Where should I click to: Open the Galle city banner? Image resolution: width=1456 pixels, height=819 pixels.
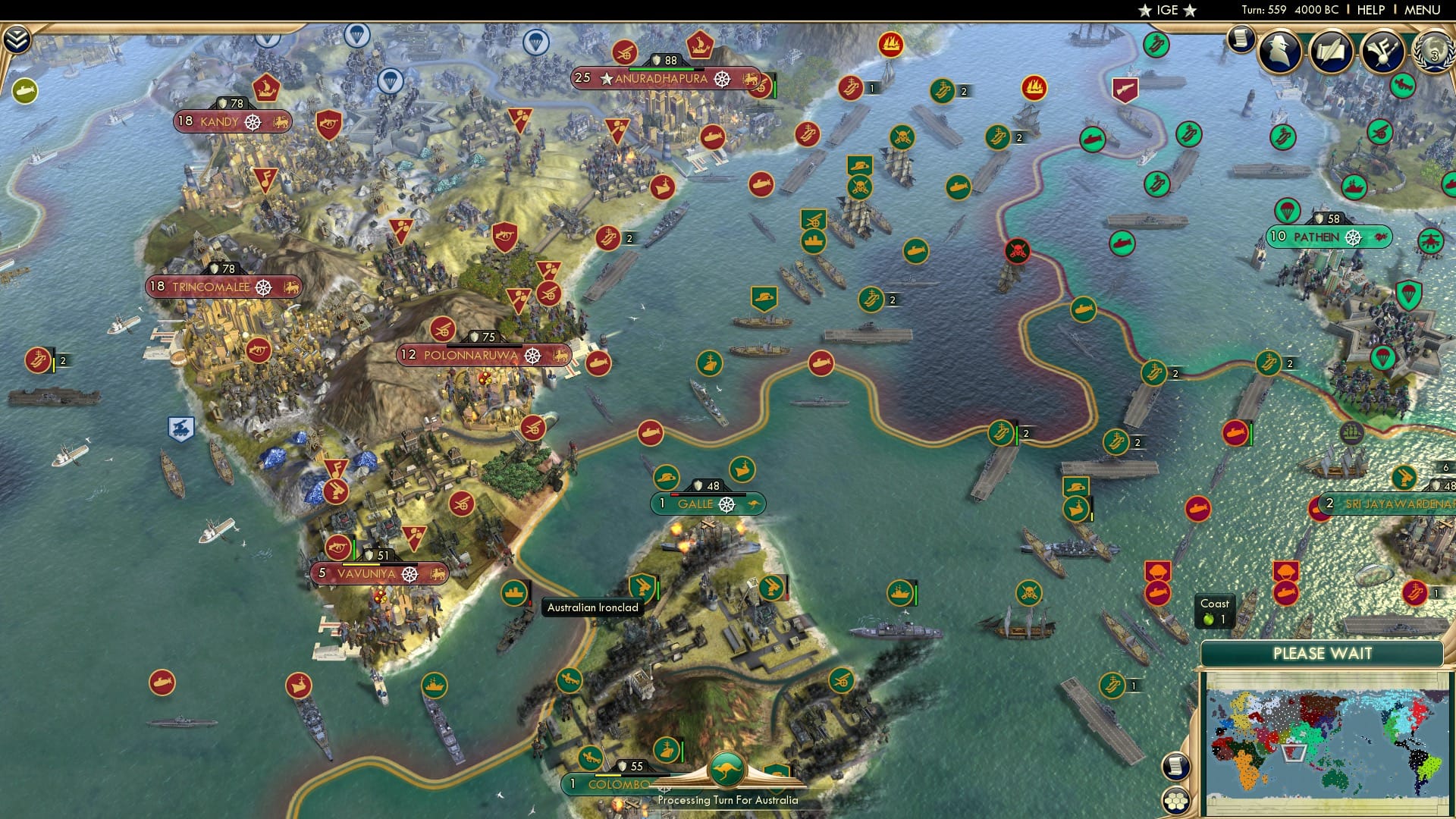(x=708, y=503)
